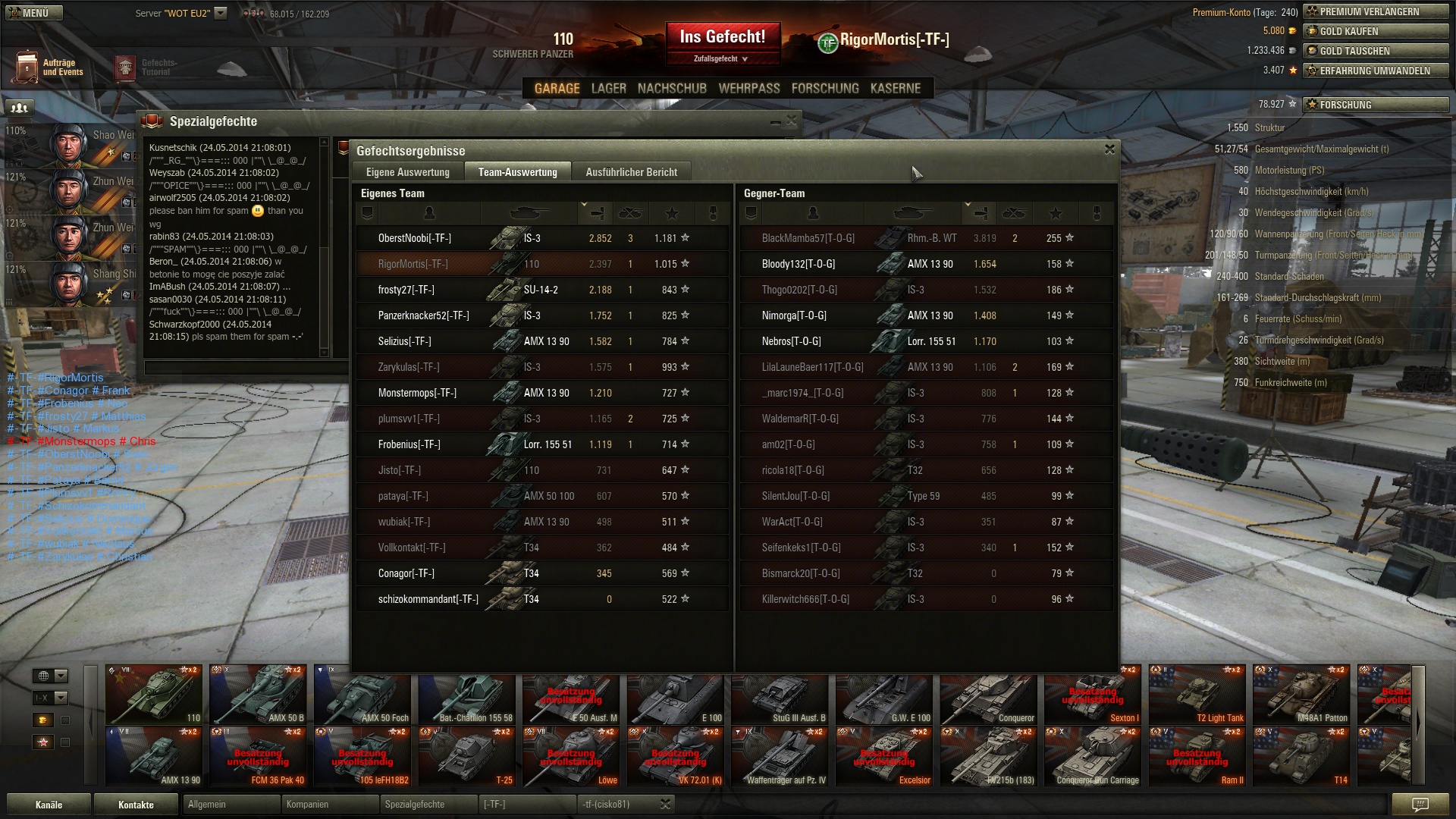Open Aufträge und Events
Image resolution: width=1456 pixels, height=819 pixels.
[x=49, y=67]
